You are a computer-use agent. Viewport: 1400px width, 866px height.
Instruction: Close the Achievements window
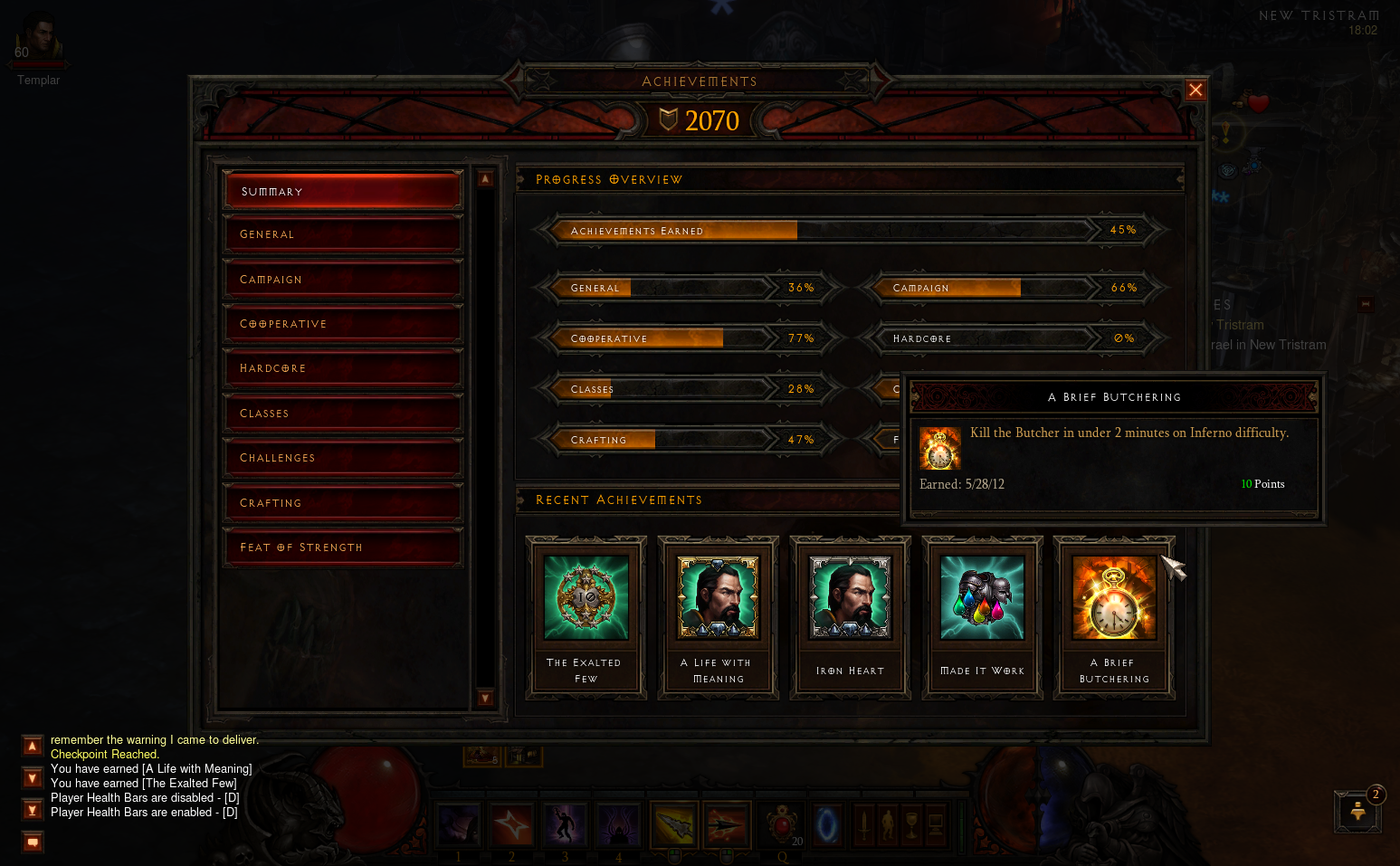click(1195, 90)
